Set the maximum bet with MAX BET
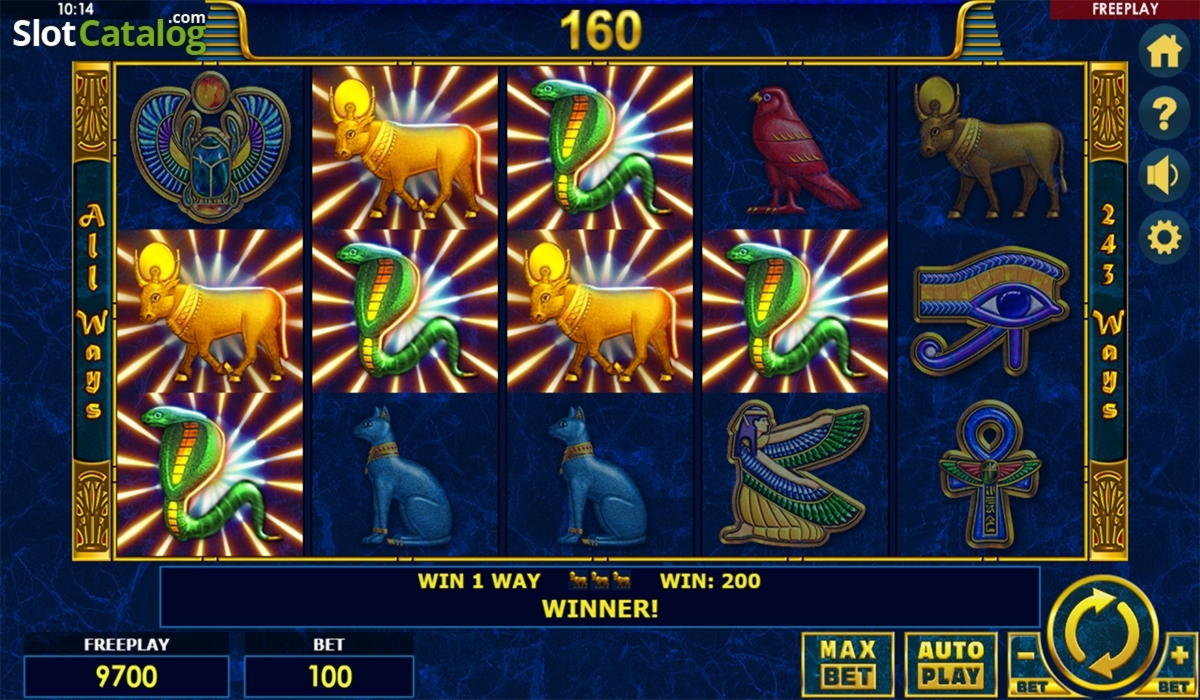 click(848, 664)
